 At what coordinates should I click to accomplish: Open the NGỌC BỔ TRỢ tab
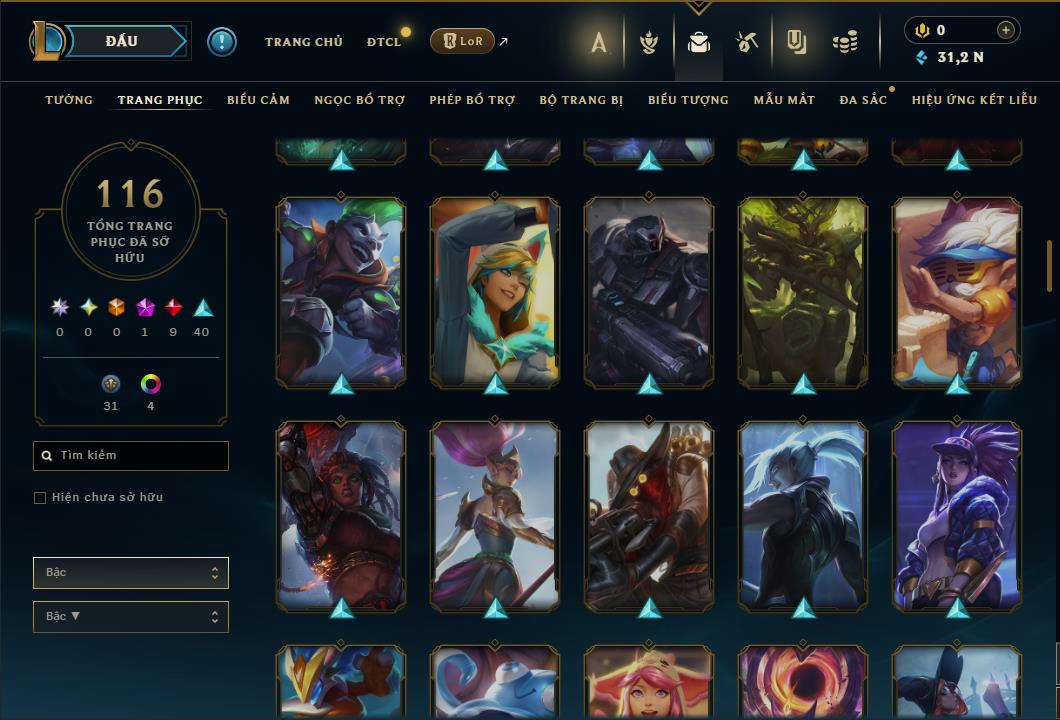(359, 100)
